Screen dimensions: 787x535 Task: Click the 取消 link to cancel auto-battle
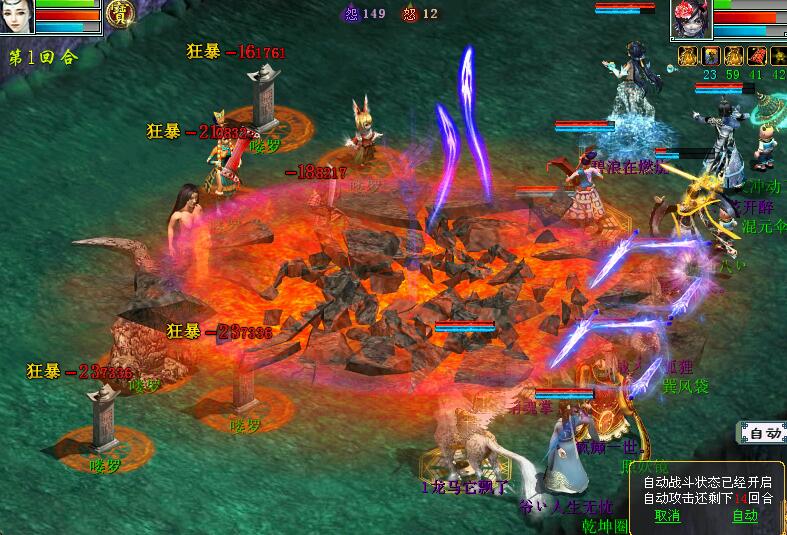667,516
